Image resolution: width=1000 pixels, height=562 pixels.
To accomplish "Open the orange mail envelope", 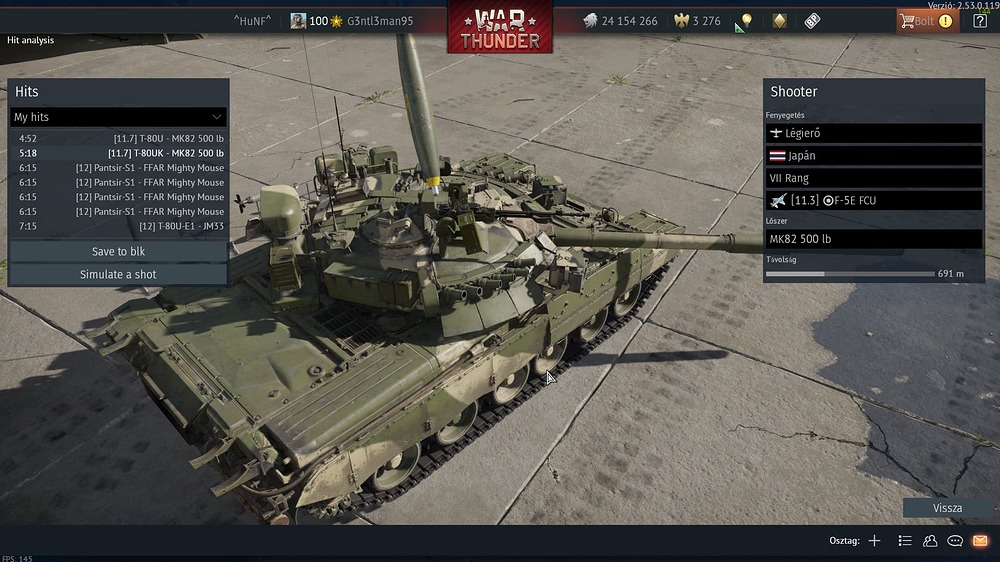I will tap(980, 541).
